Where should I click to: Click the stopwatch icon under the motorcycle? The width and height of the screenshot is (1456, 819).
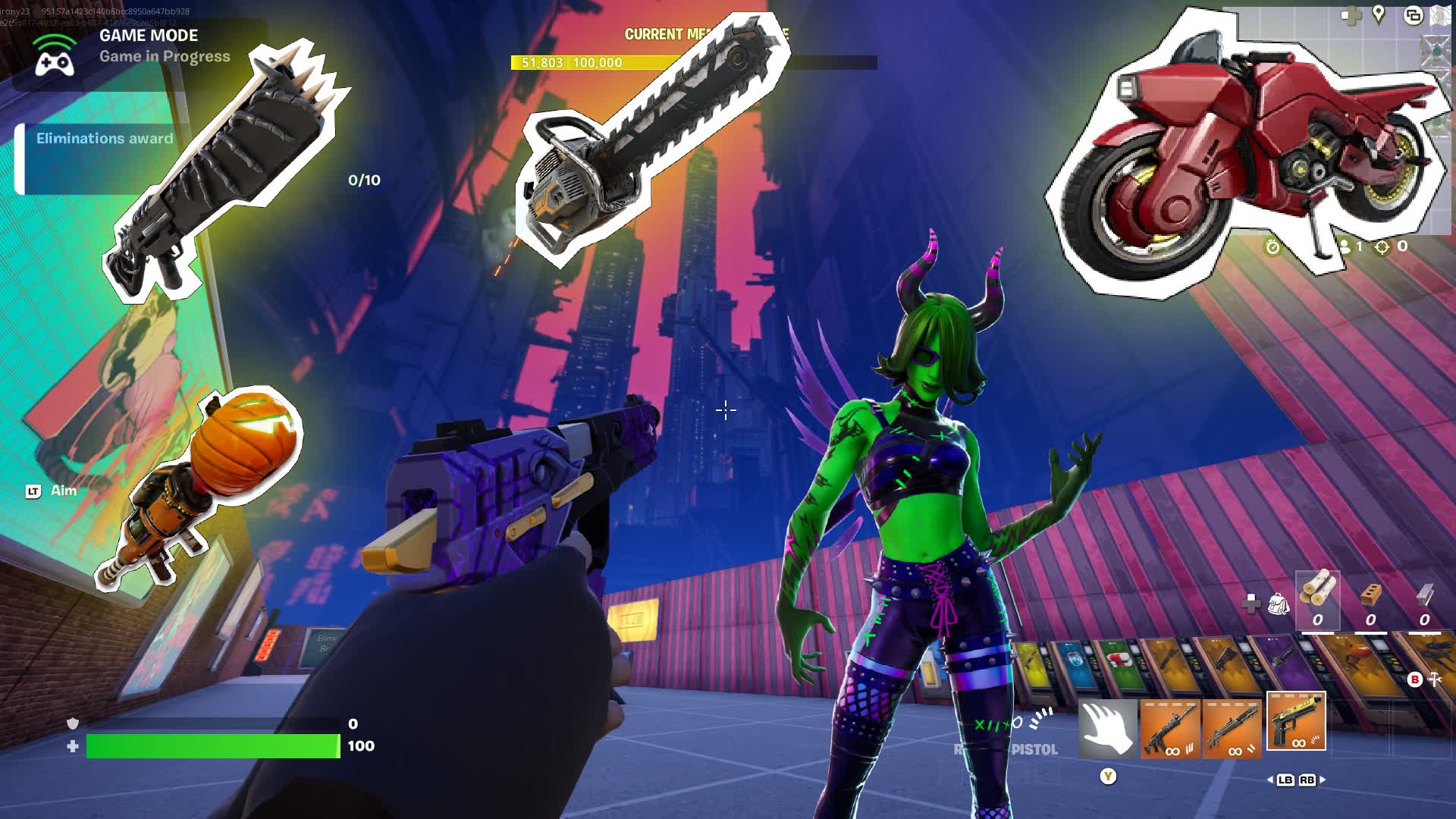tap(1273, 247)
